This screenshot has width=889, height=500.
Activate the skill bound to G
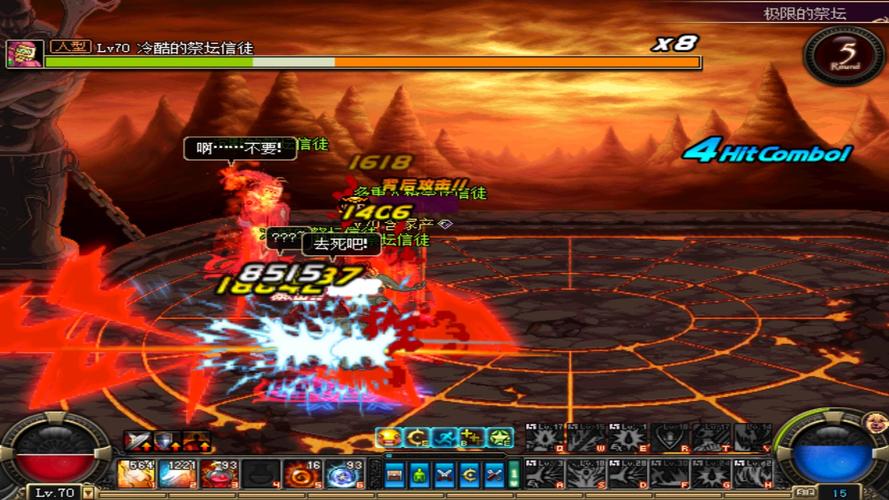tap(707, 473)
